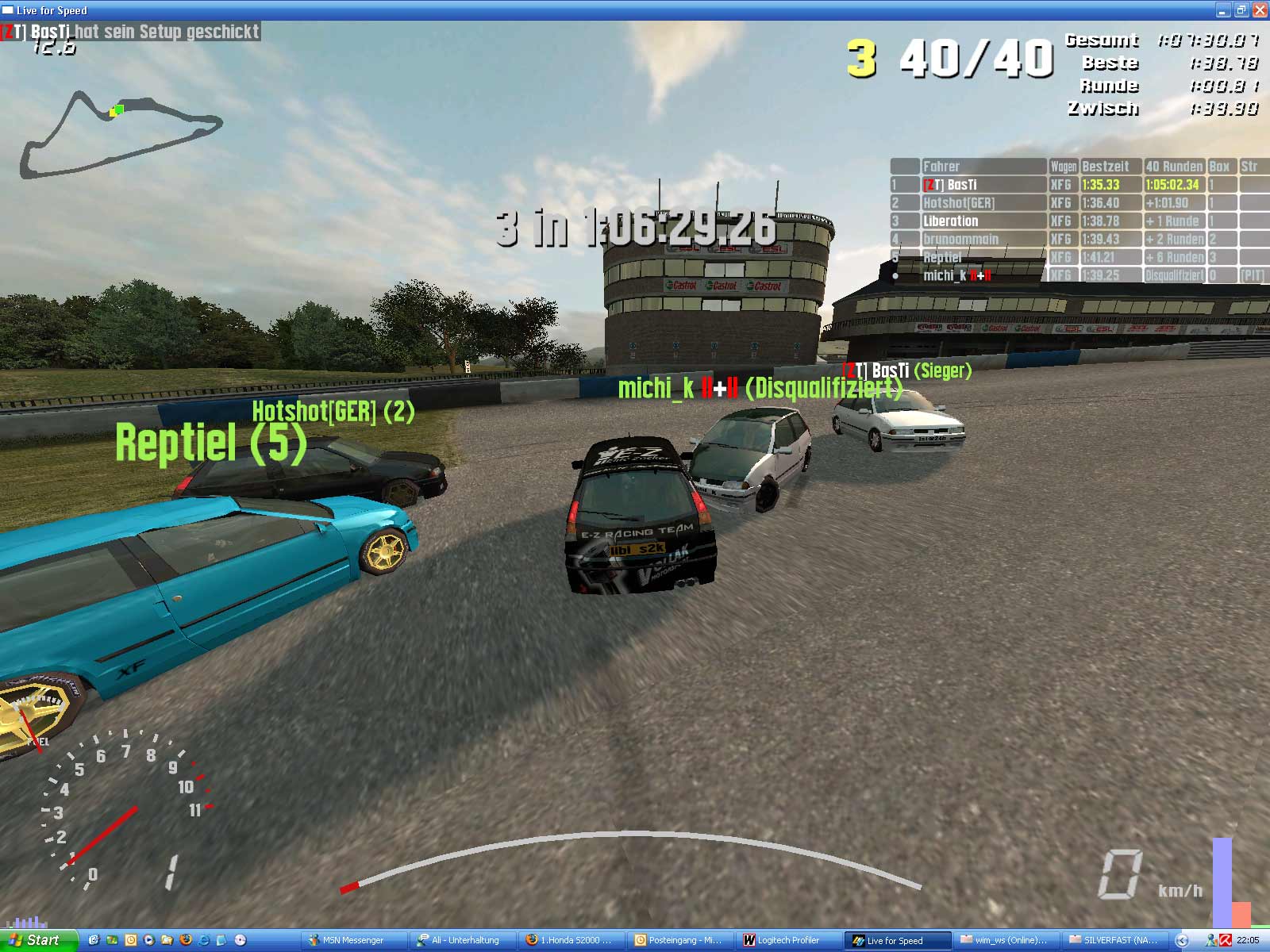Select Hotshot[GER] row in the results table
The image size is (1270, 952).
pos(958,203)
